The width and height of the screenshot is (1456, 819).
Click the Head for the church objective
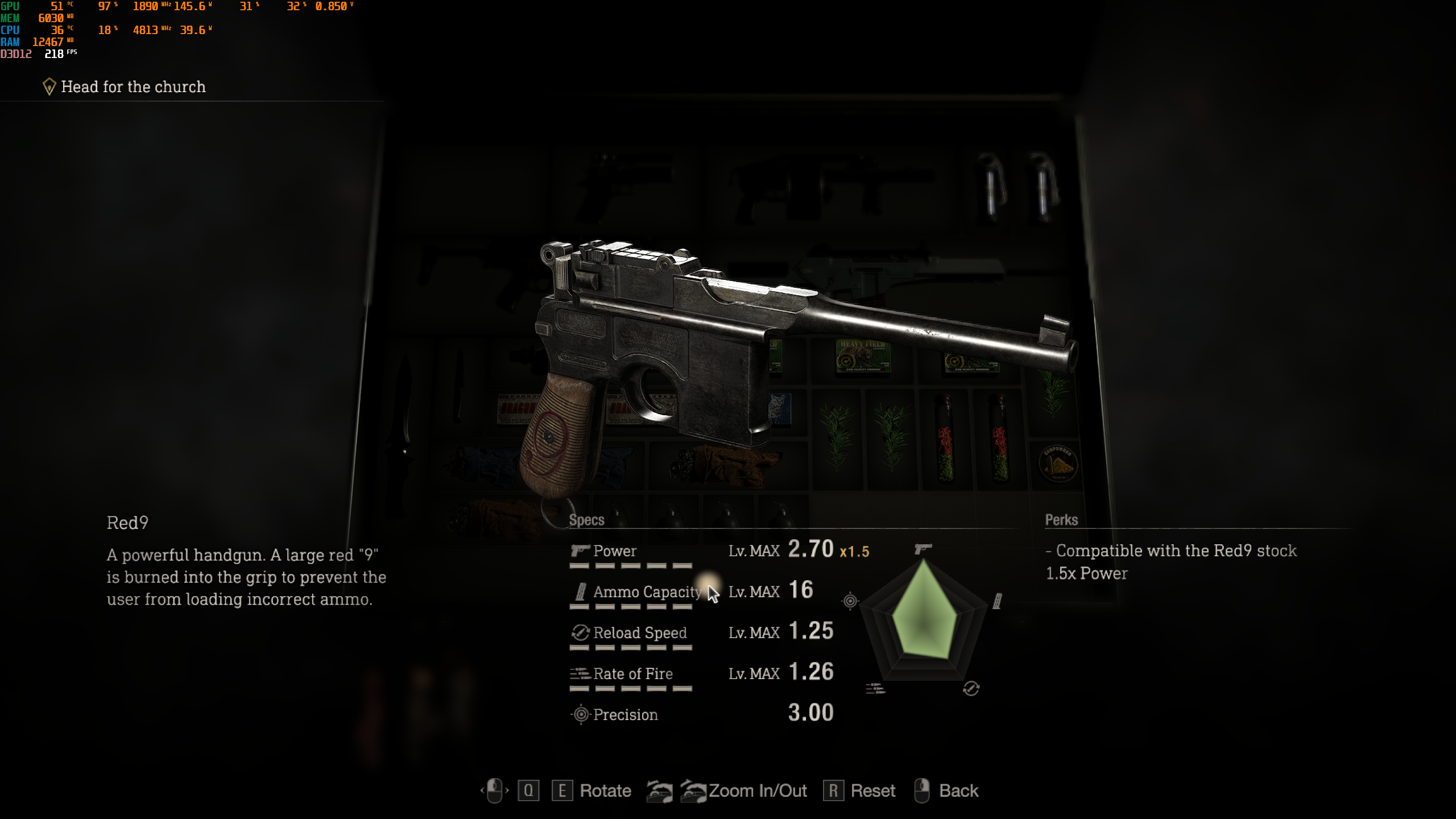tap(133, 87)
